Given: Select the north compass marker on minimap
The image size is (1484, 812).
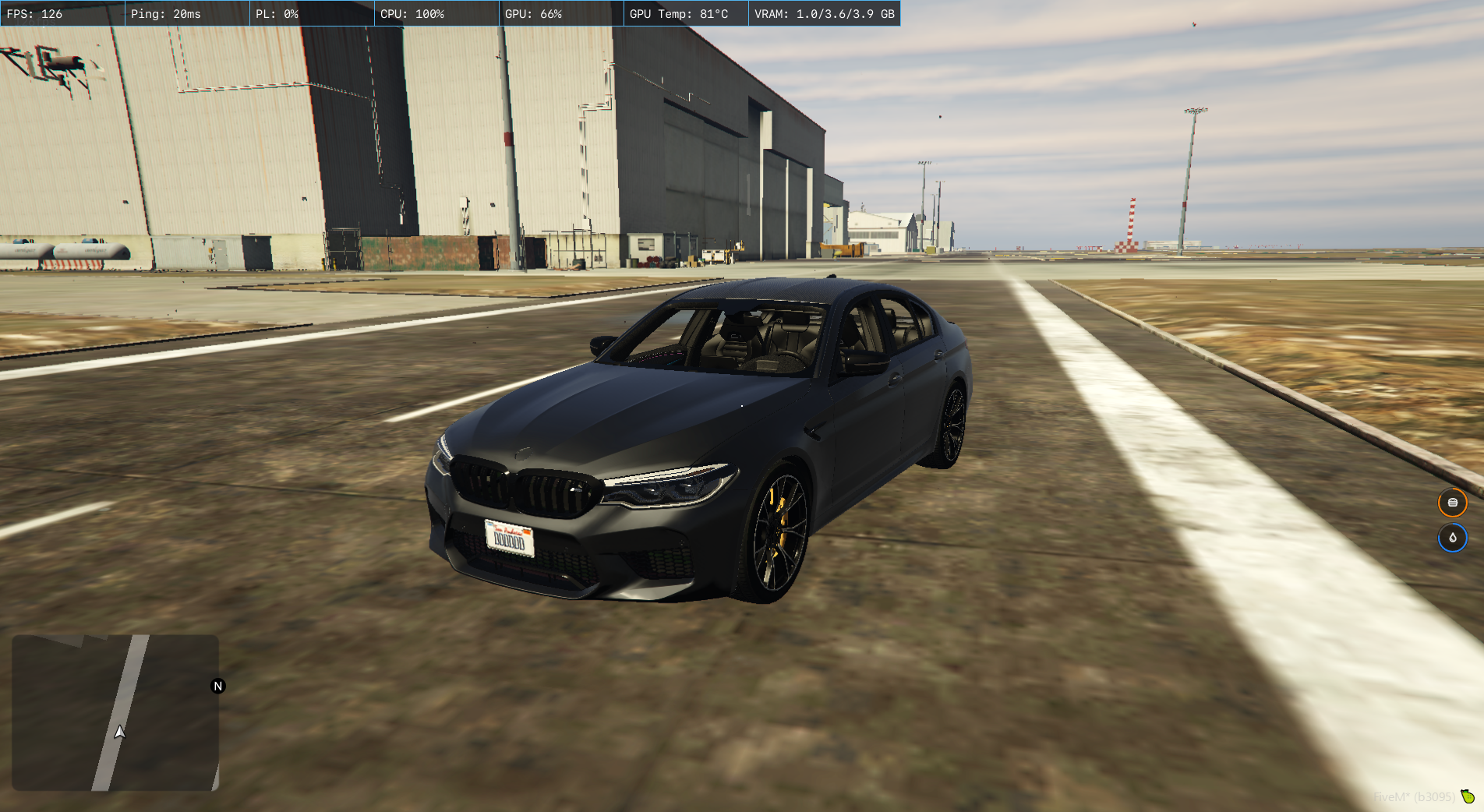Looking at the screenshot, I should click(218, 686).
